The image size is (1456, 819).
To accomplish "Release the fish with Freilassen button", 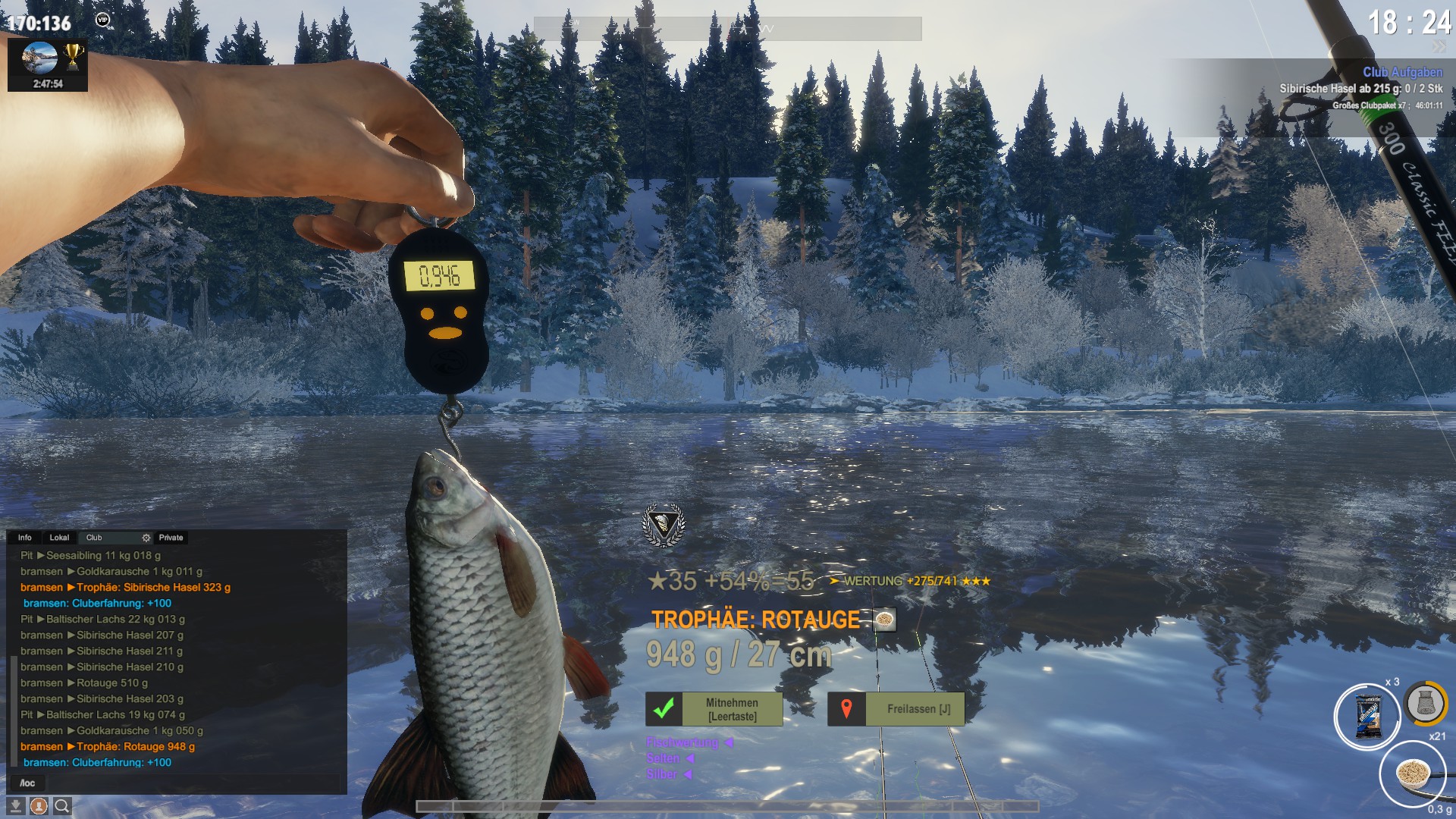I will (896, 709).
